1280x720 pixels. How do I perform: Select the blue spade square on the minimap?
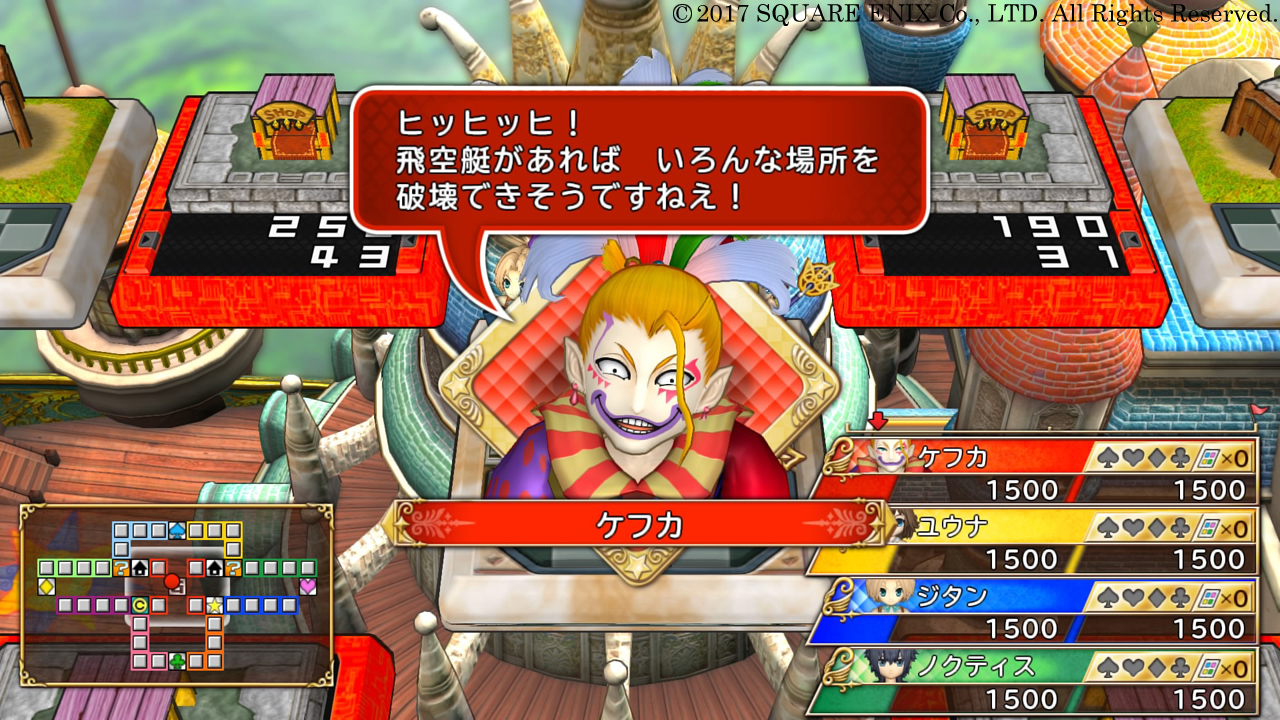point(175,529)
